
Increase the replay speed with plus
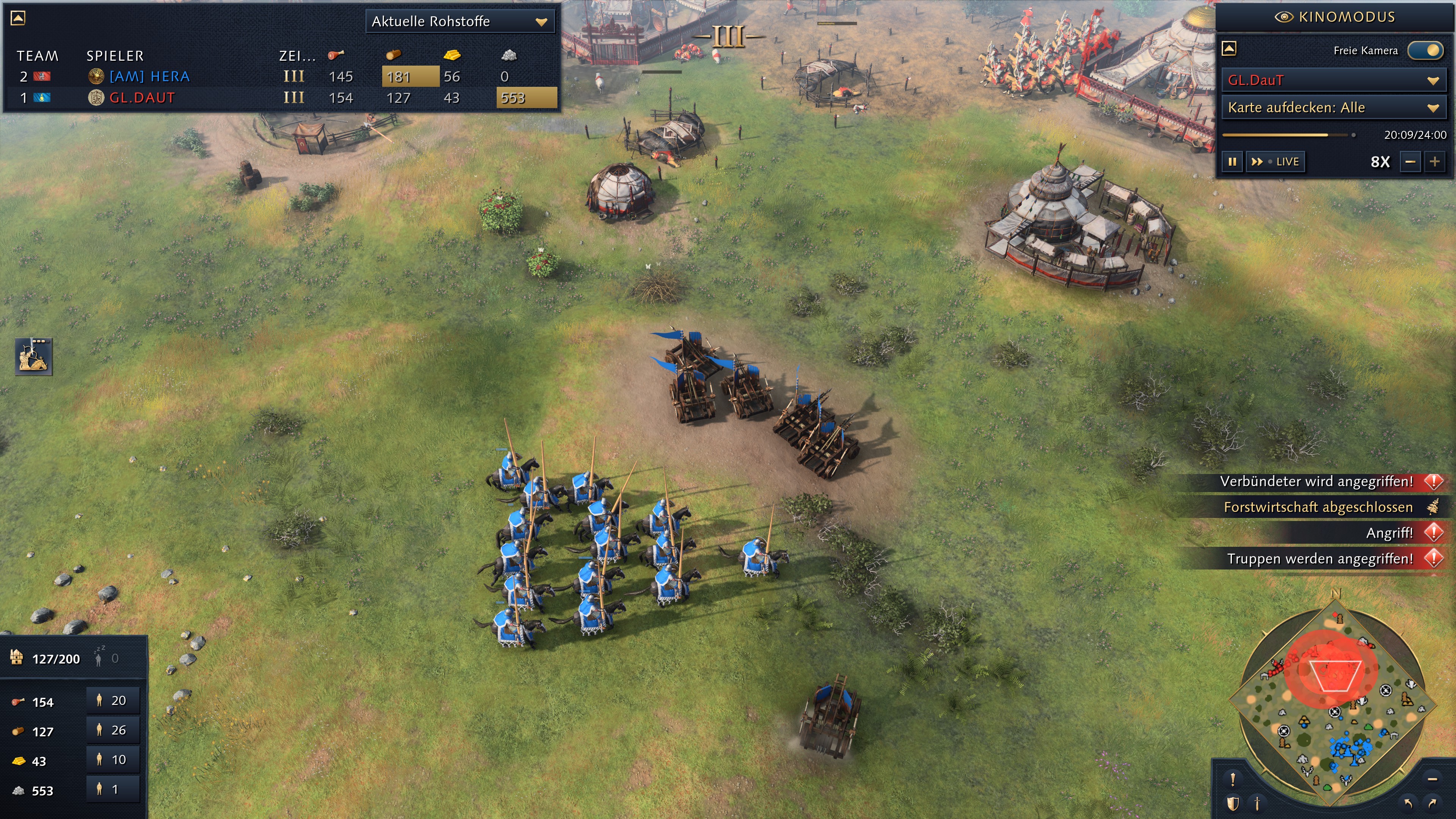coord(1434,162)
